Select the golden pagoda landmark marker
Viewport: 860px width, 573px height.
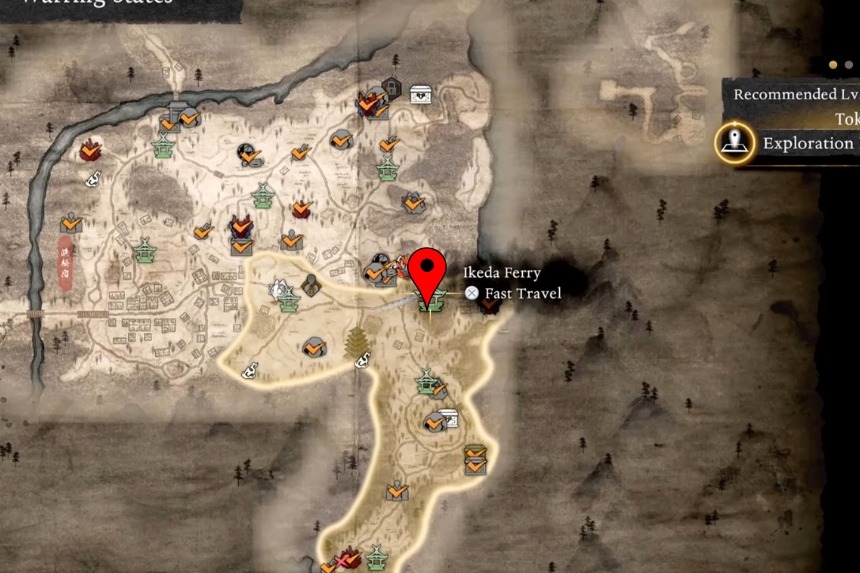[x=355, y=342]
